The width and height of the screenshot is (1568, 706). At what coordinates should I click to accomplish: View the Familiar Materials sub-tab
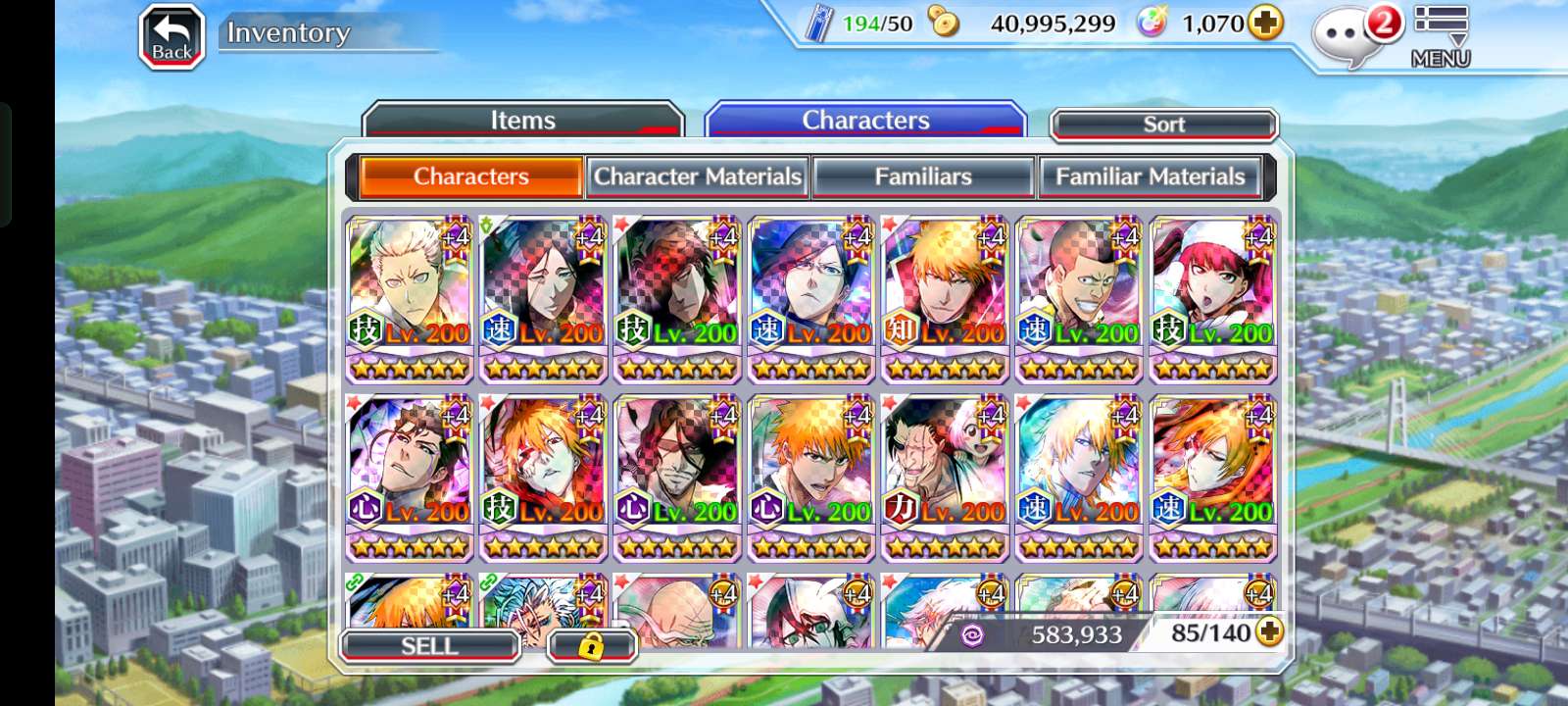pyautogui.click(x=1150, y=176)
